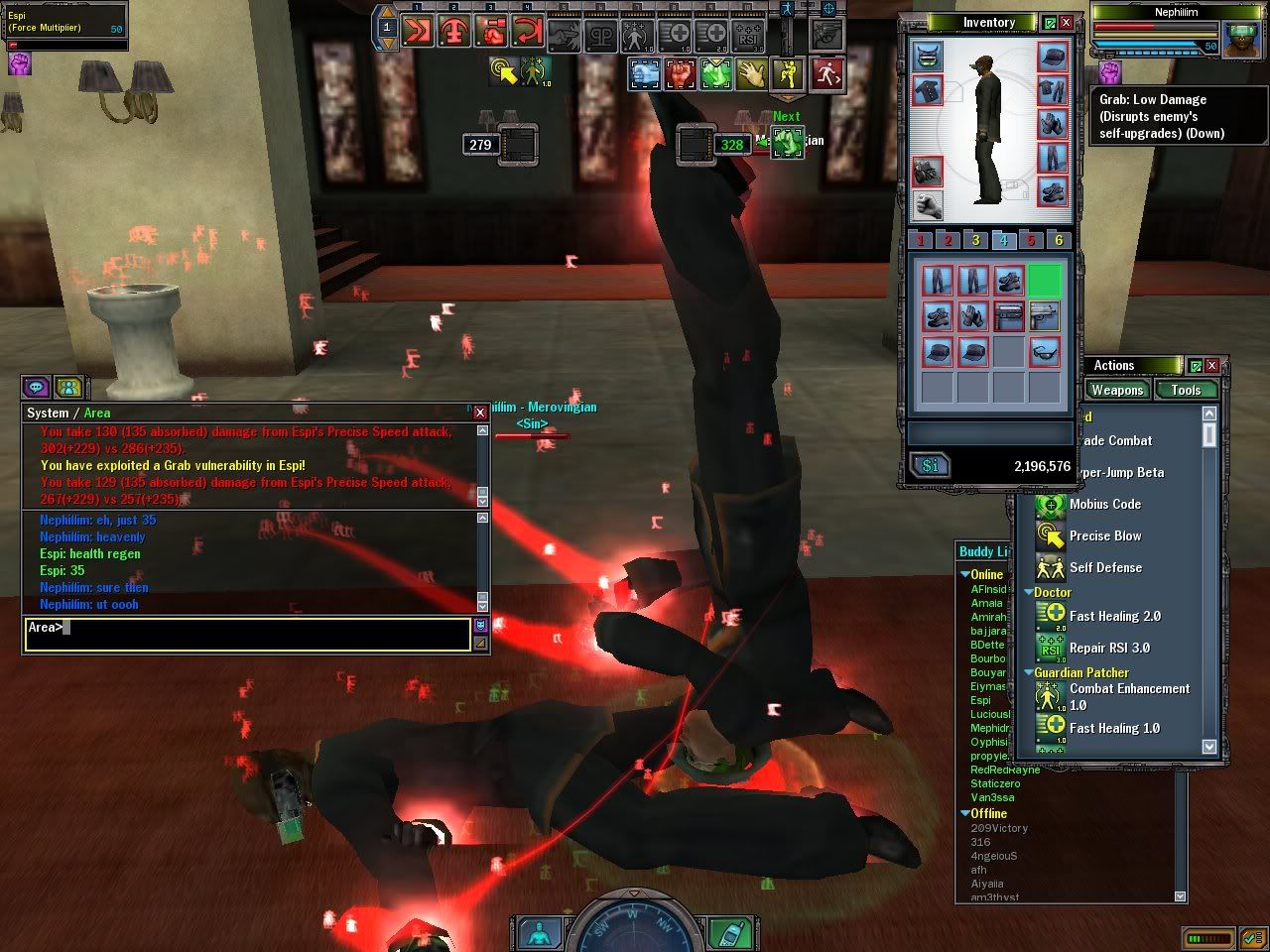Open the Tools tab in Actions

click(x=1185, y=390)
